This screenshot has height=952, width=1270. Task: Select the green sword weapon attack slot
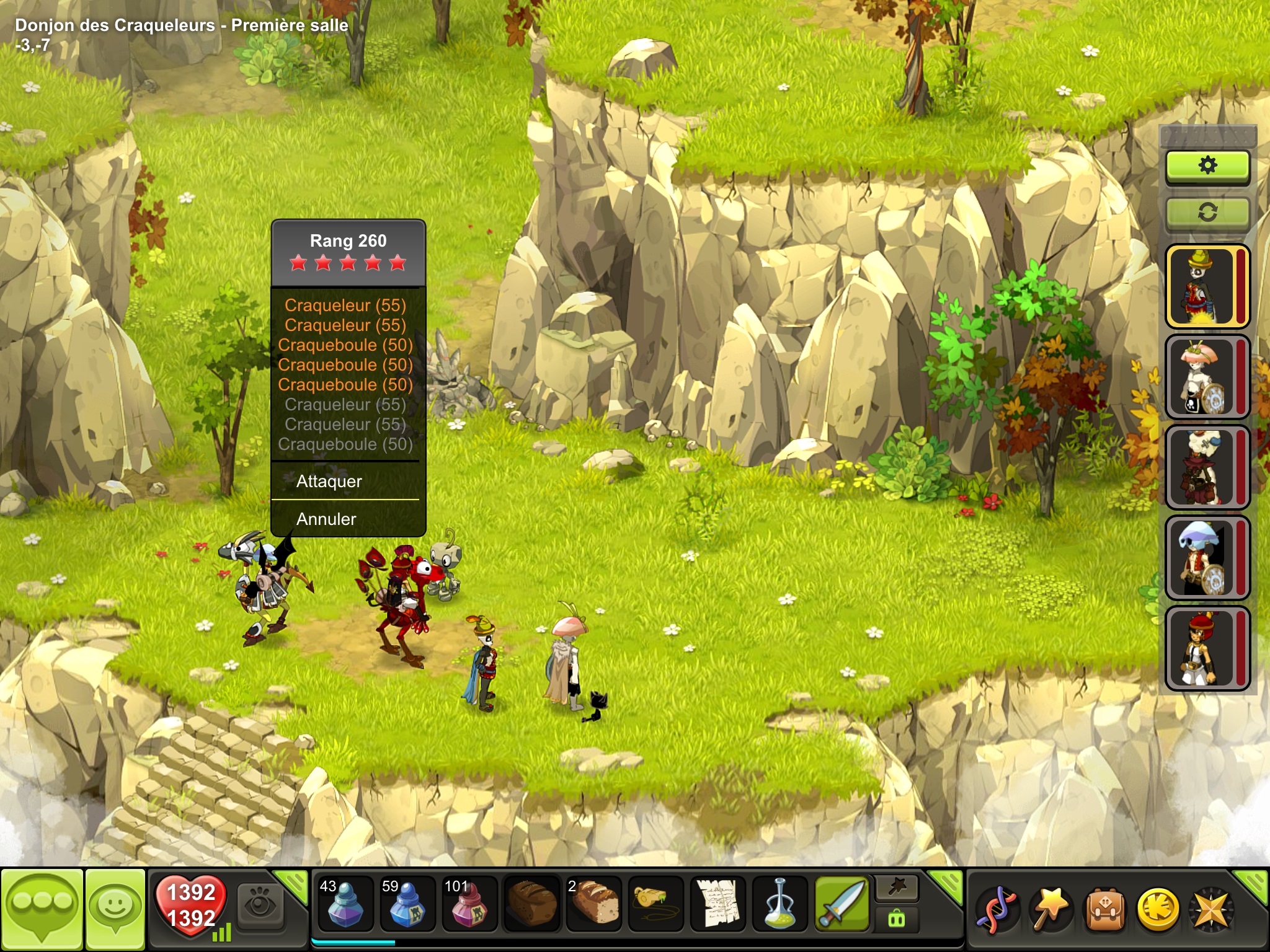pyautogui.click(x=842, y=905)
